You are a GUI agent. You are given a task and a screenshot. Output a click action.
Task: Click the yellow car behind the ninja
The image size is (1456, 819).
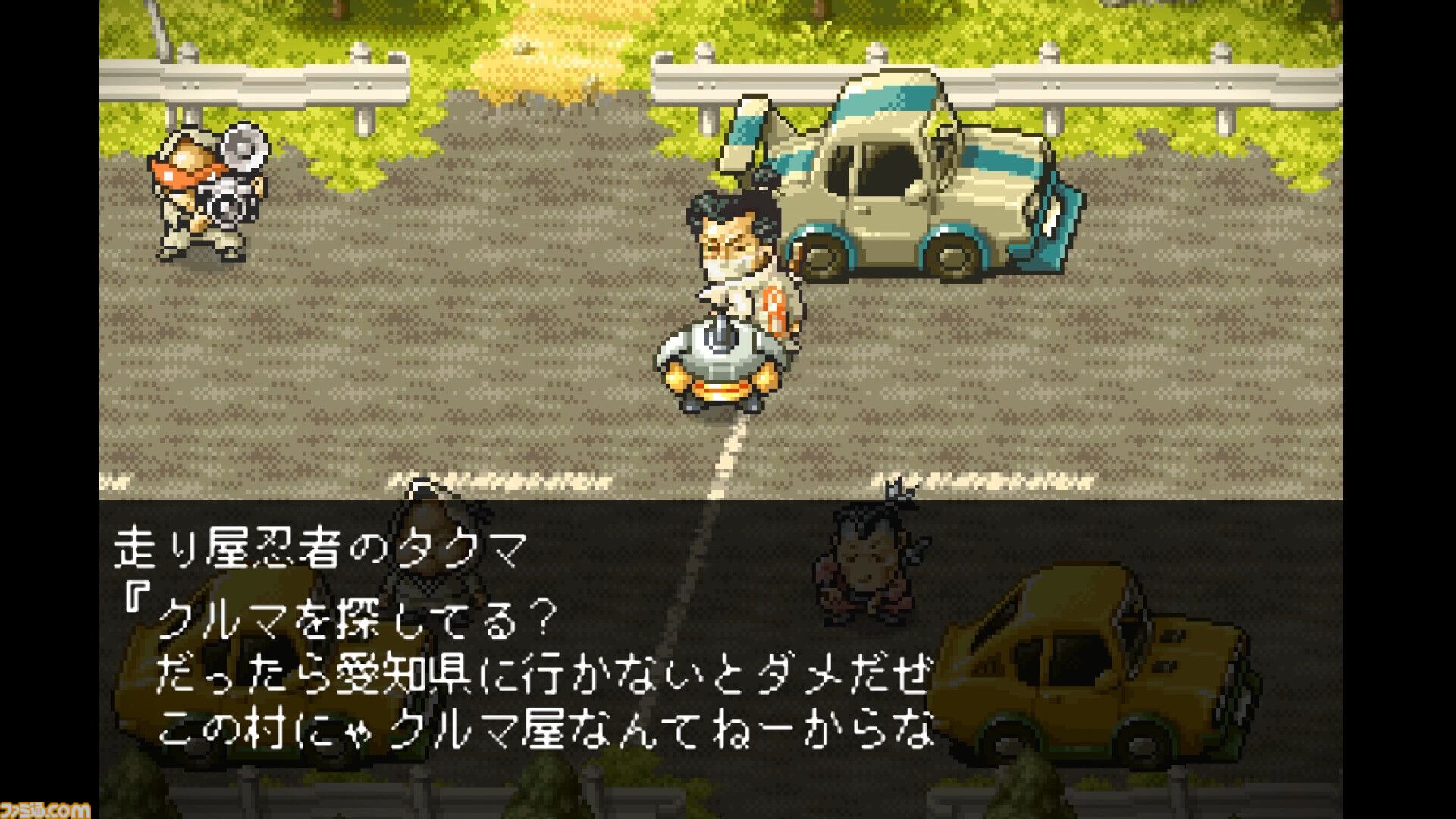tap(250, 667)
